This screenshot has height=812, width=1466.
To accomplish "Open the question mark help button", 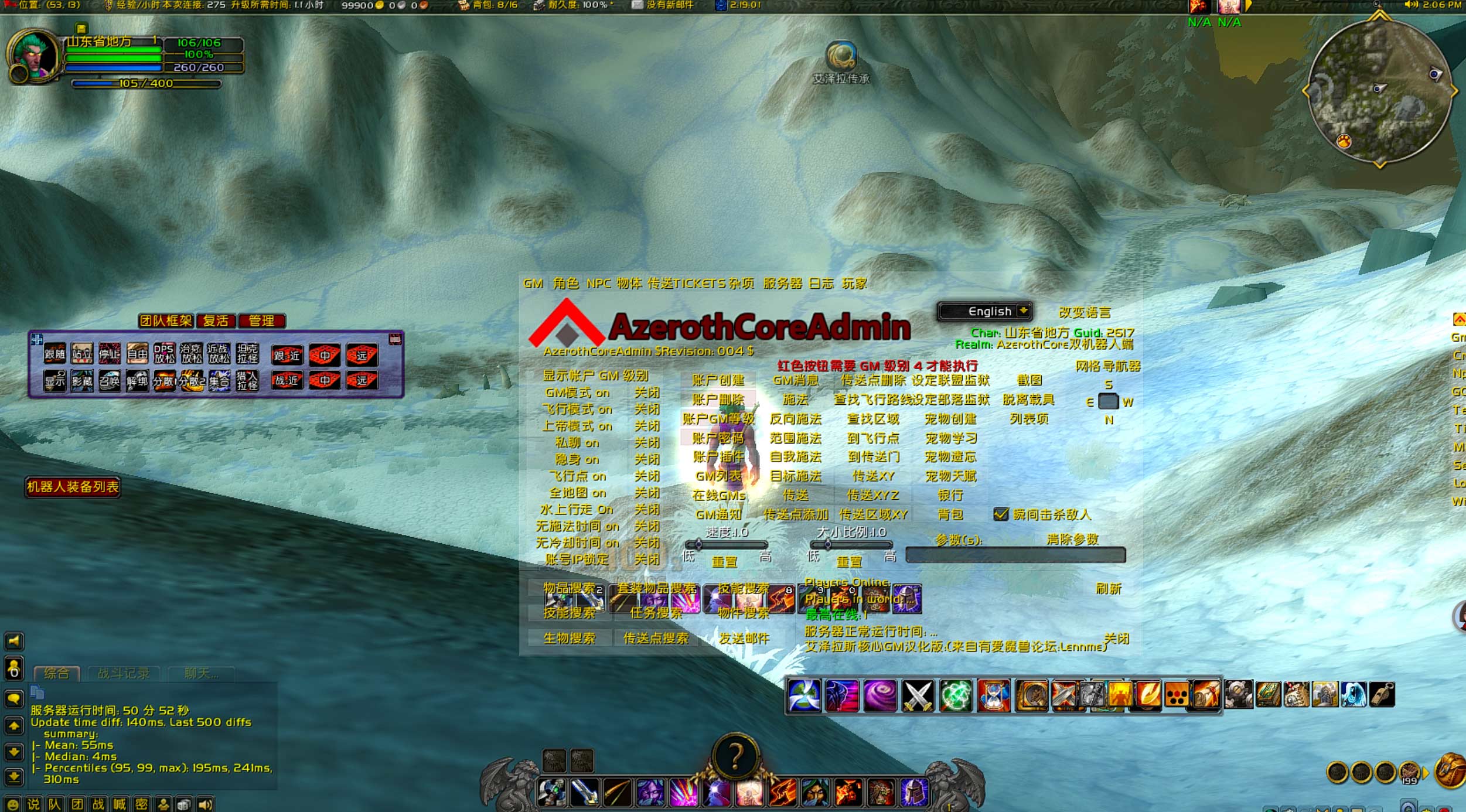I will (x=735, y=756).
